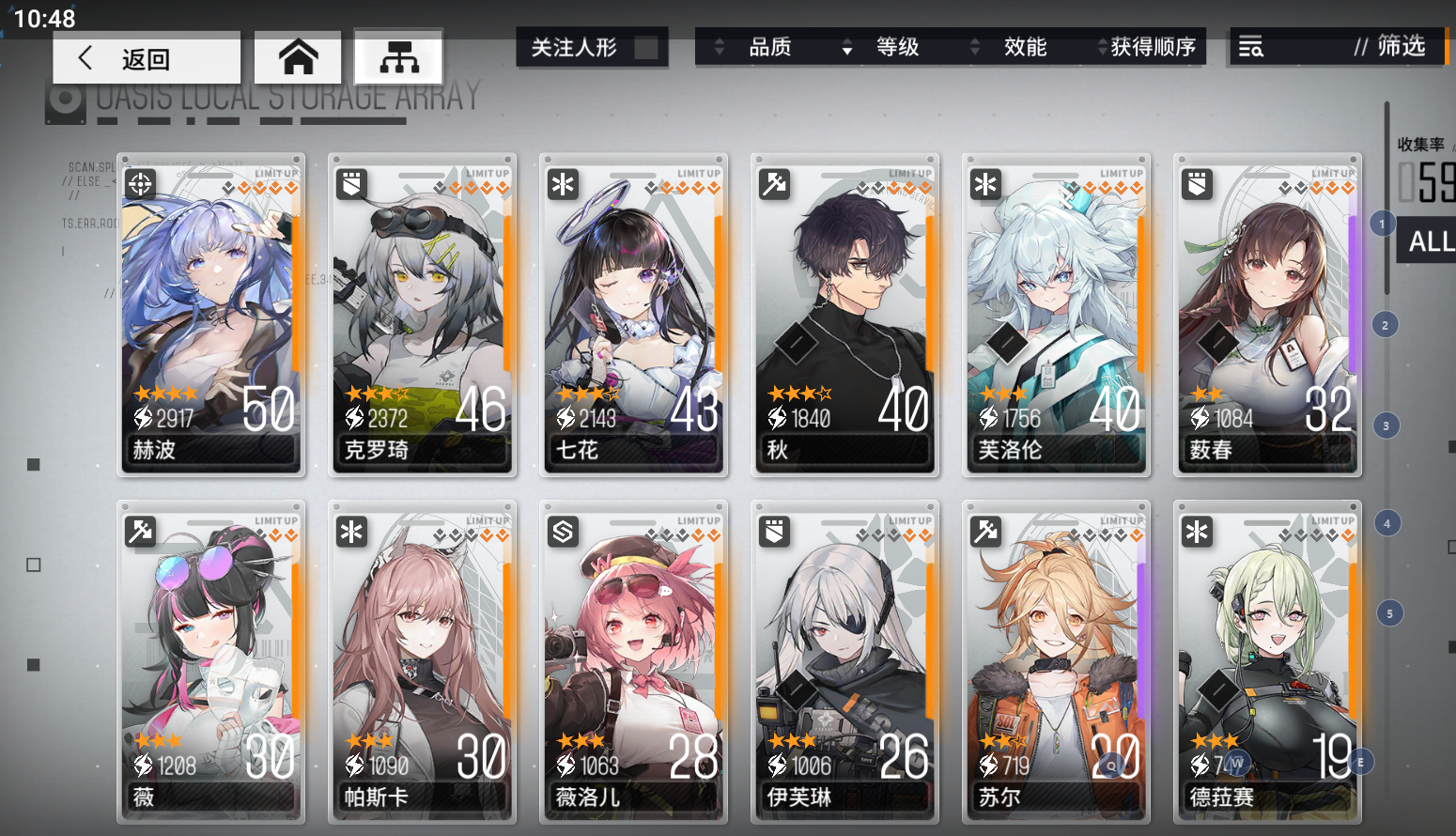The width and height of the screenshot is (1456, 836).
Task: Click the snowflake class icon on 德菈赛's card
Action: tap(1196, 531)
